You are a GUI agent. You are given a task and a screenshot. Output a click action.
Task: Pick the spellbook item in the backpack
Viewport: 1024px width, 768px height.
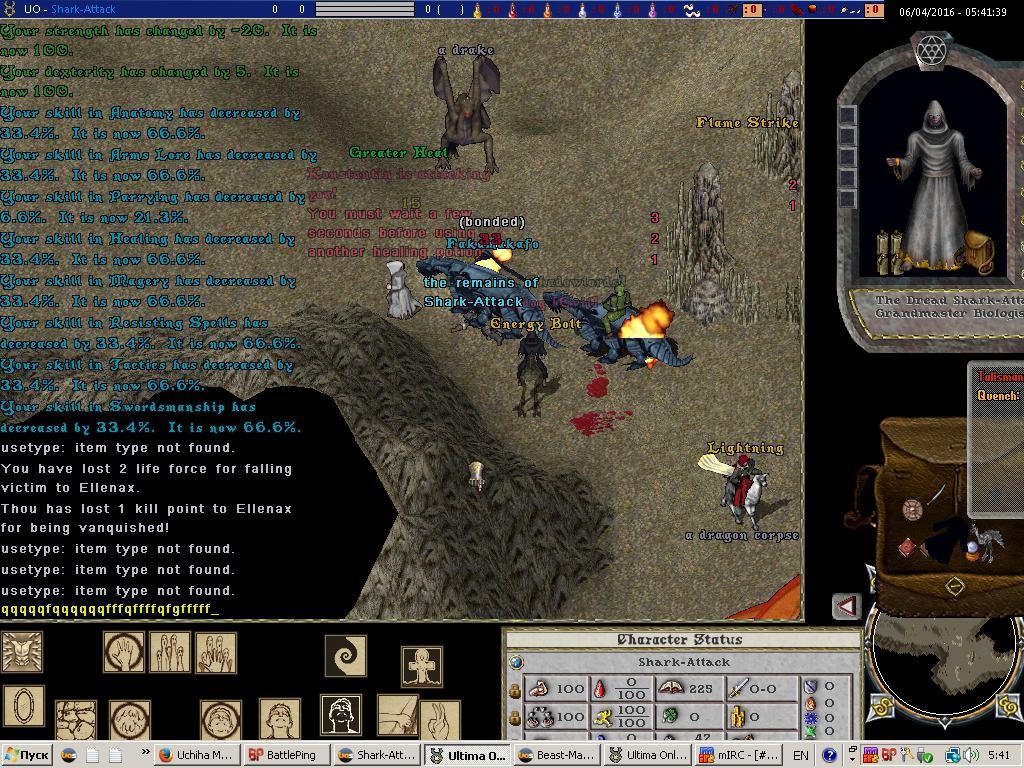coord(908,548)
